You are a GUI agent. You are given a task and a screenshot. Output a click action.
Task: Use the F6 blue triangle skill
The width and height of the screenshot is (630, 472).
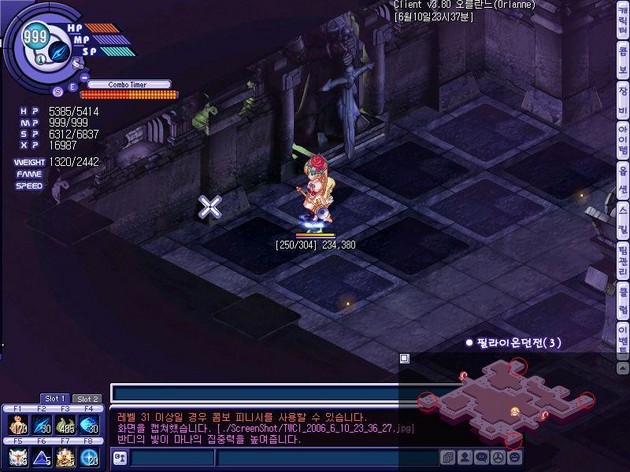pos(42,457)
